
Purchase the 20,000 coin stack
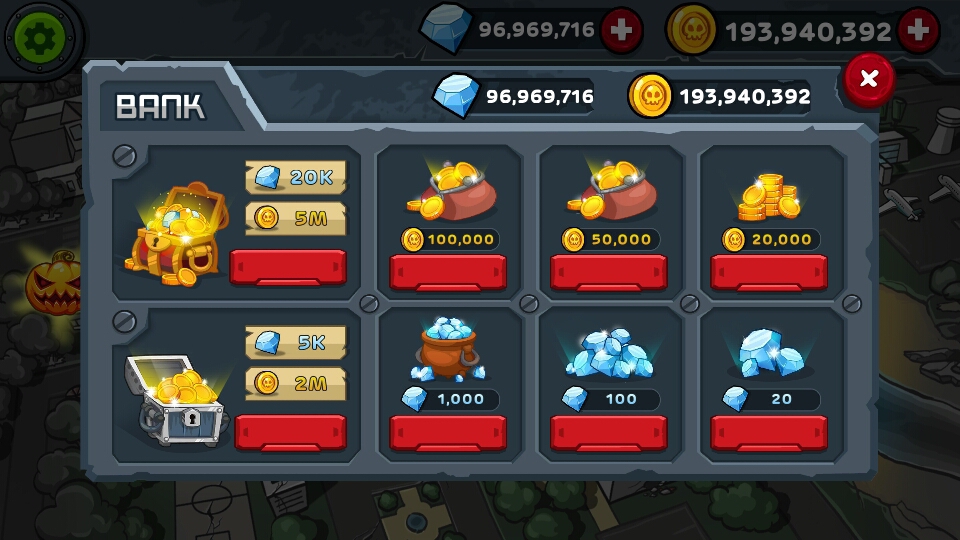click(x=768, y=272)
